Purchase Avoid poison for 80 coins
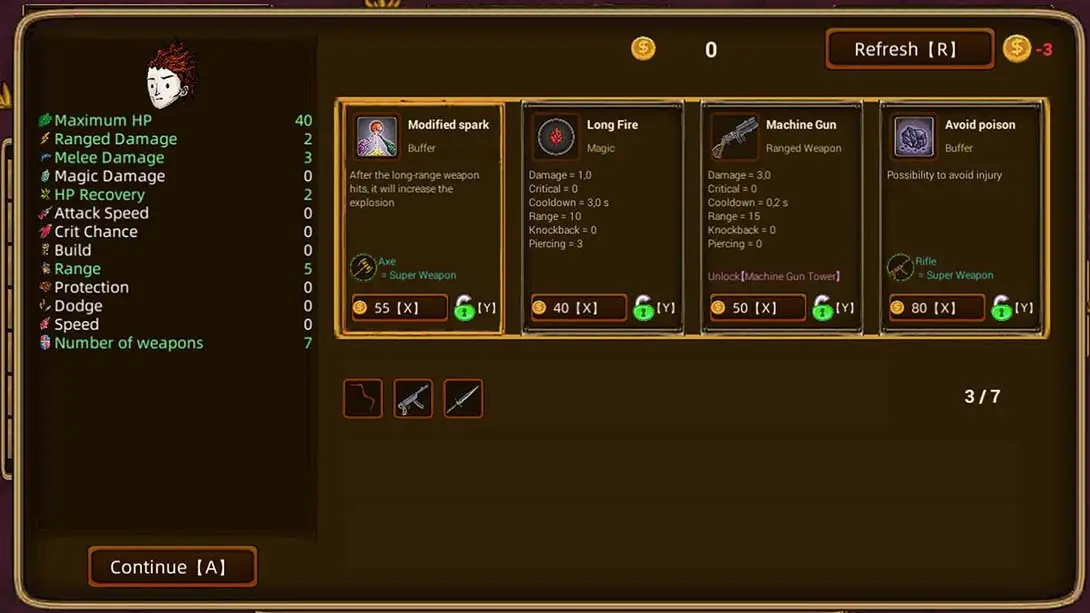1090x613 pixels. 936,308
